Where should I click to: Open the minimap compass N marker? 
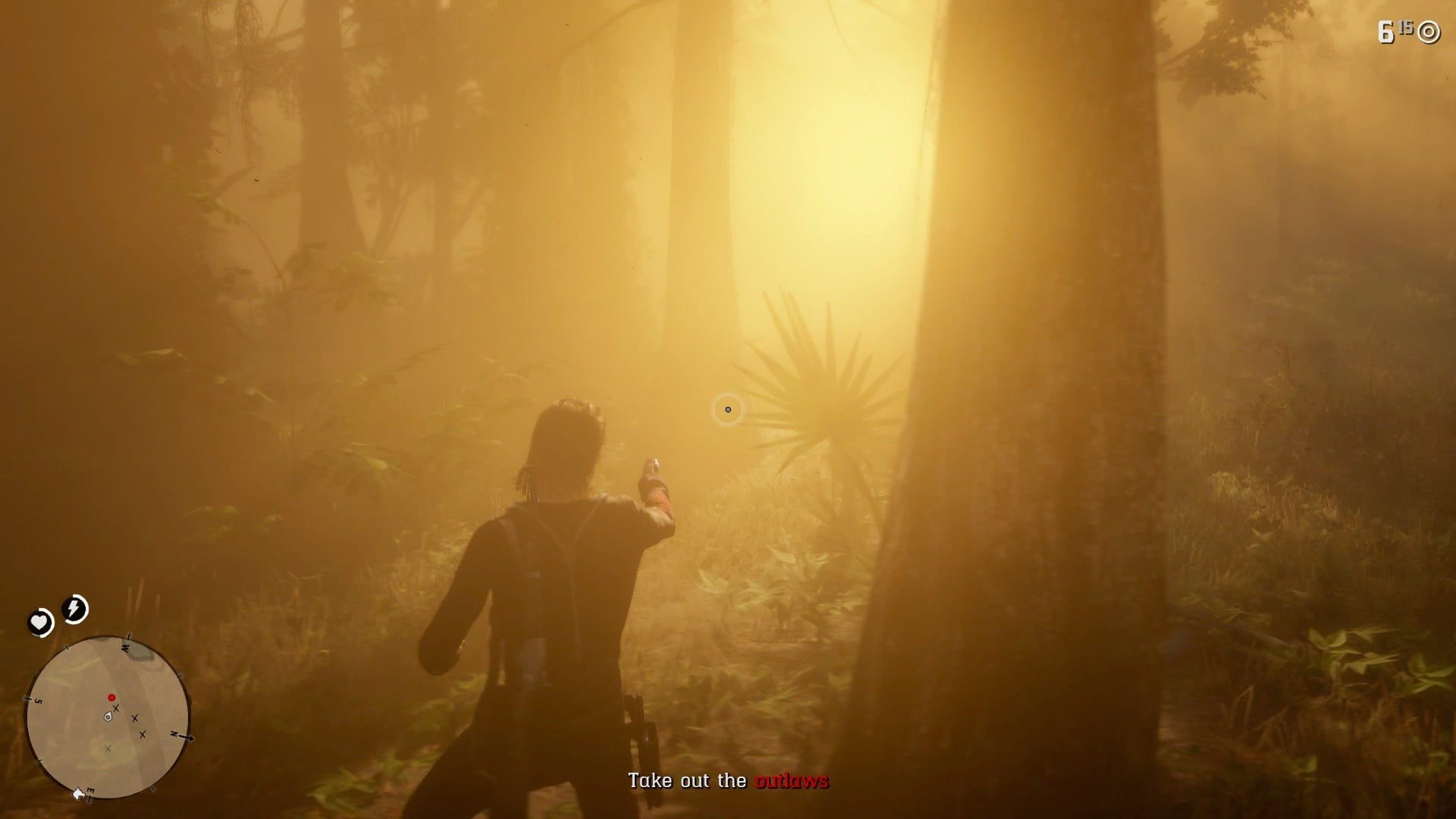(174, 734)
